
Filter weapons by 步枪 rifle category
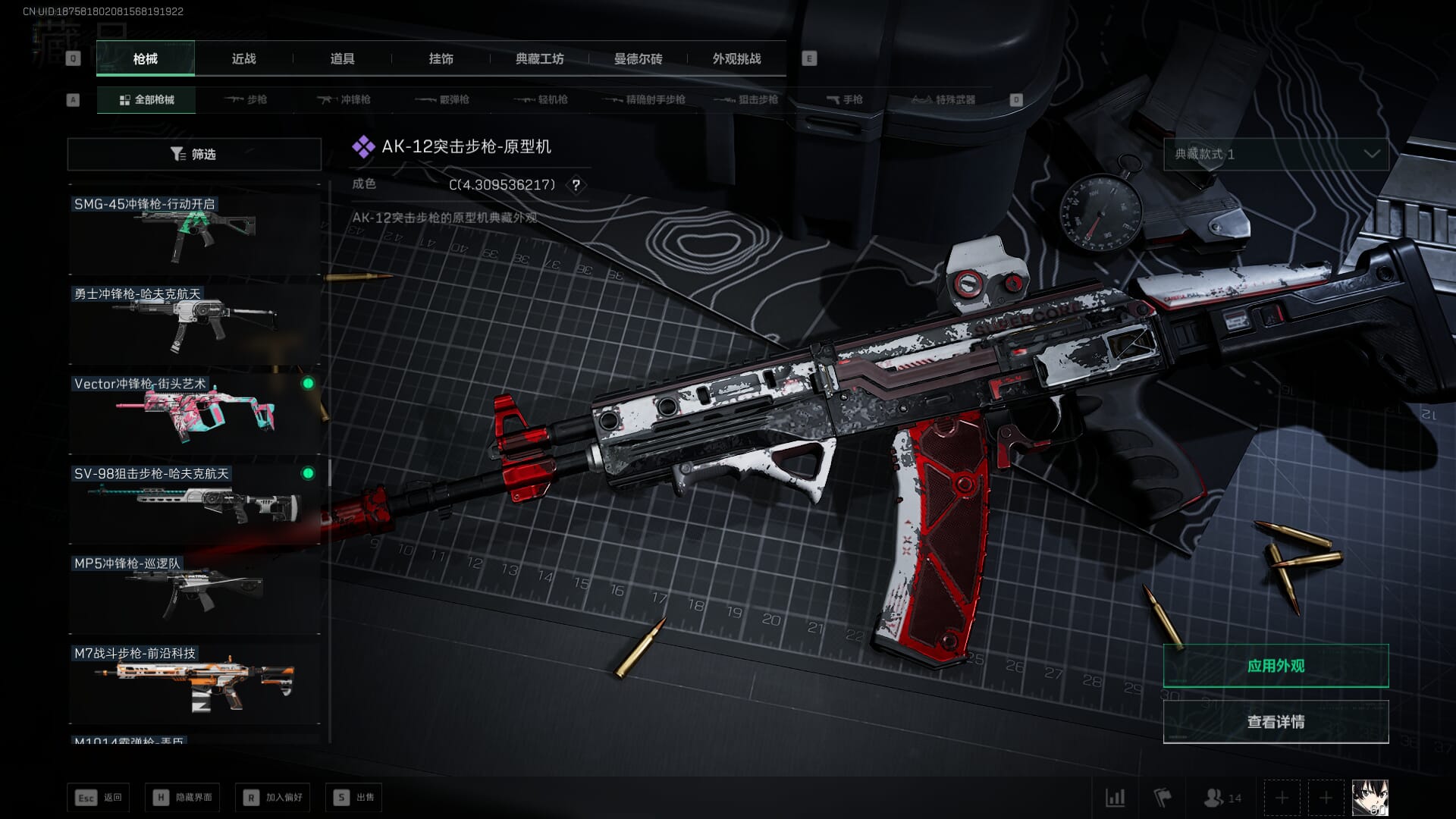pyautogui.click(x=246, y=99)
